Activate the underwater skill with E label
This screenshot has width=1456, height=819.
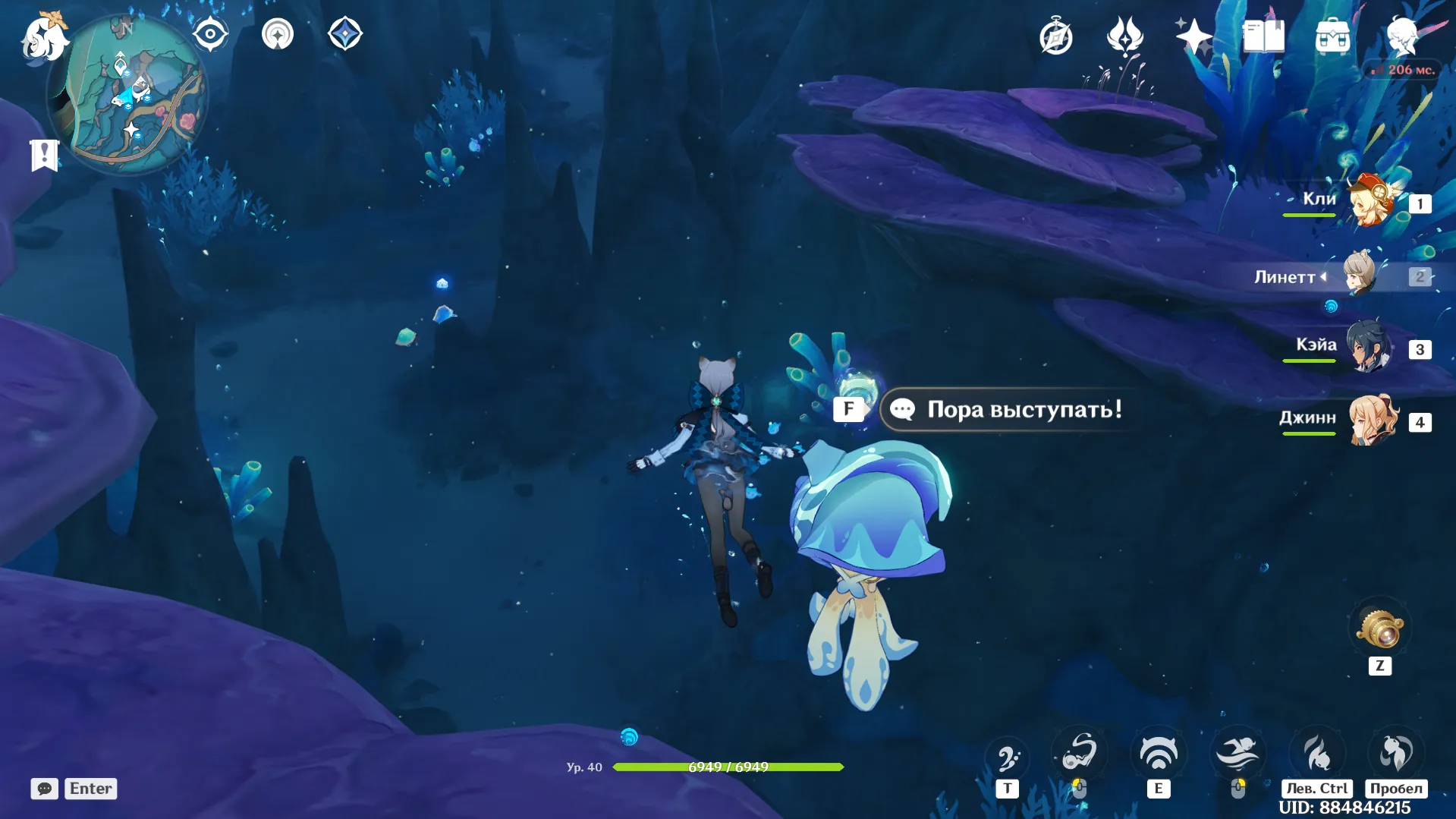(1158, 755)
